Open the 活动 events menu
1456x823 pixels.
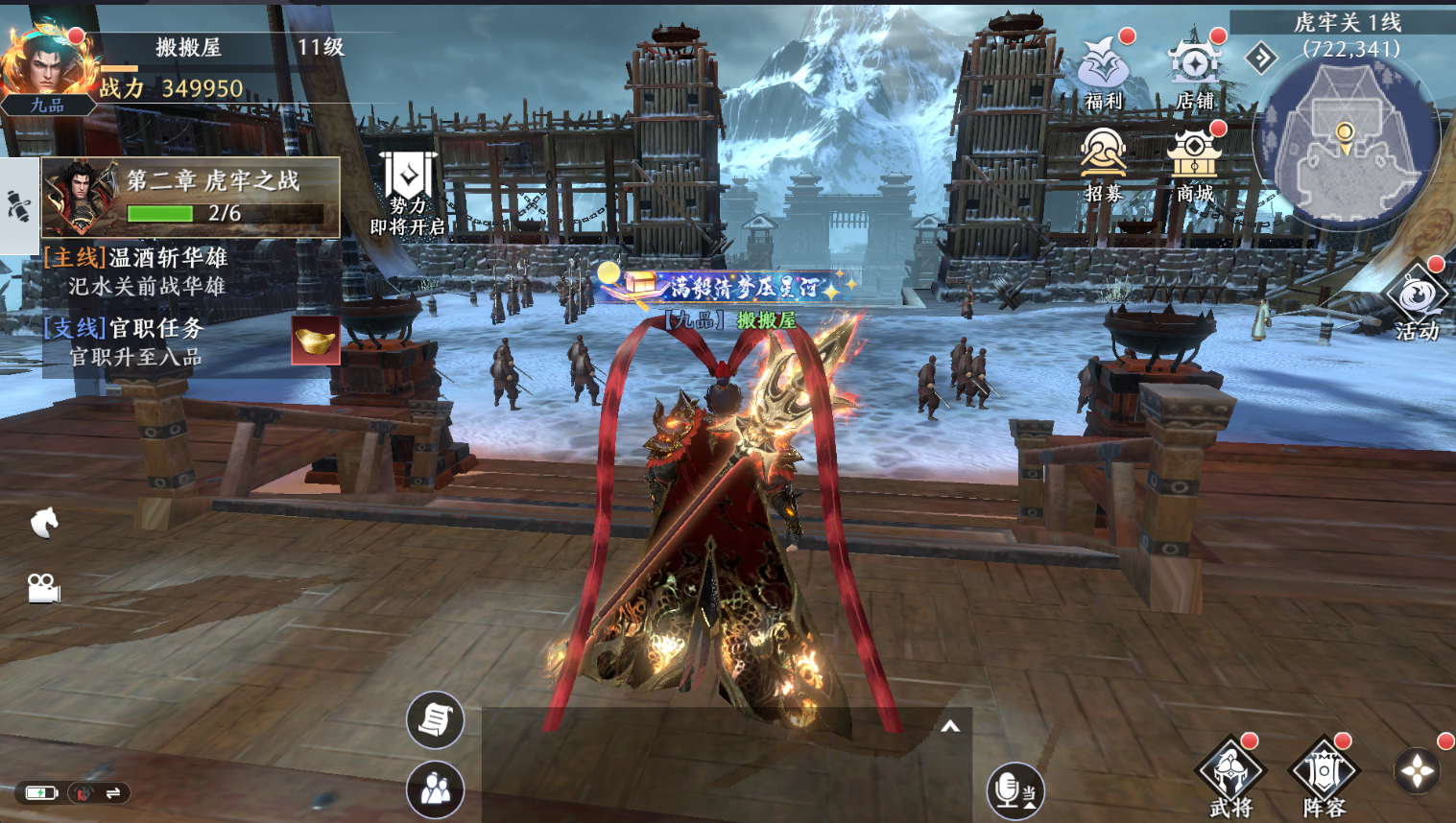pos(1417,302)
